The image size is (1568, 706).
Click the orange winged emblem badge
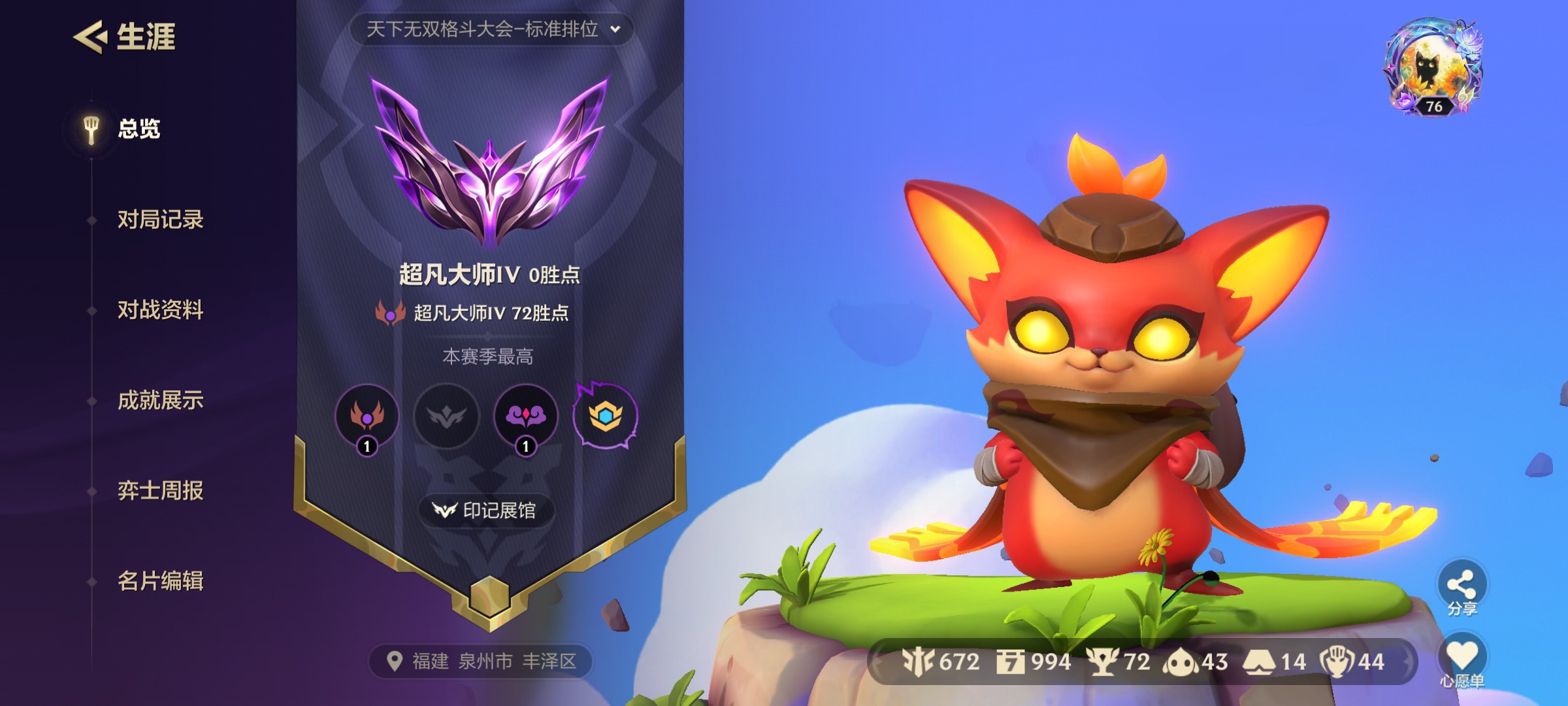pos(367,416)
